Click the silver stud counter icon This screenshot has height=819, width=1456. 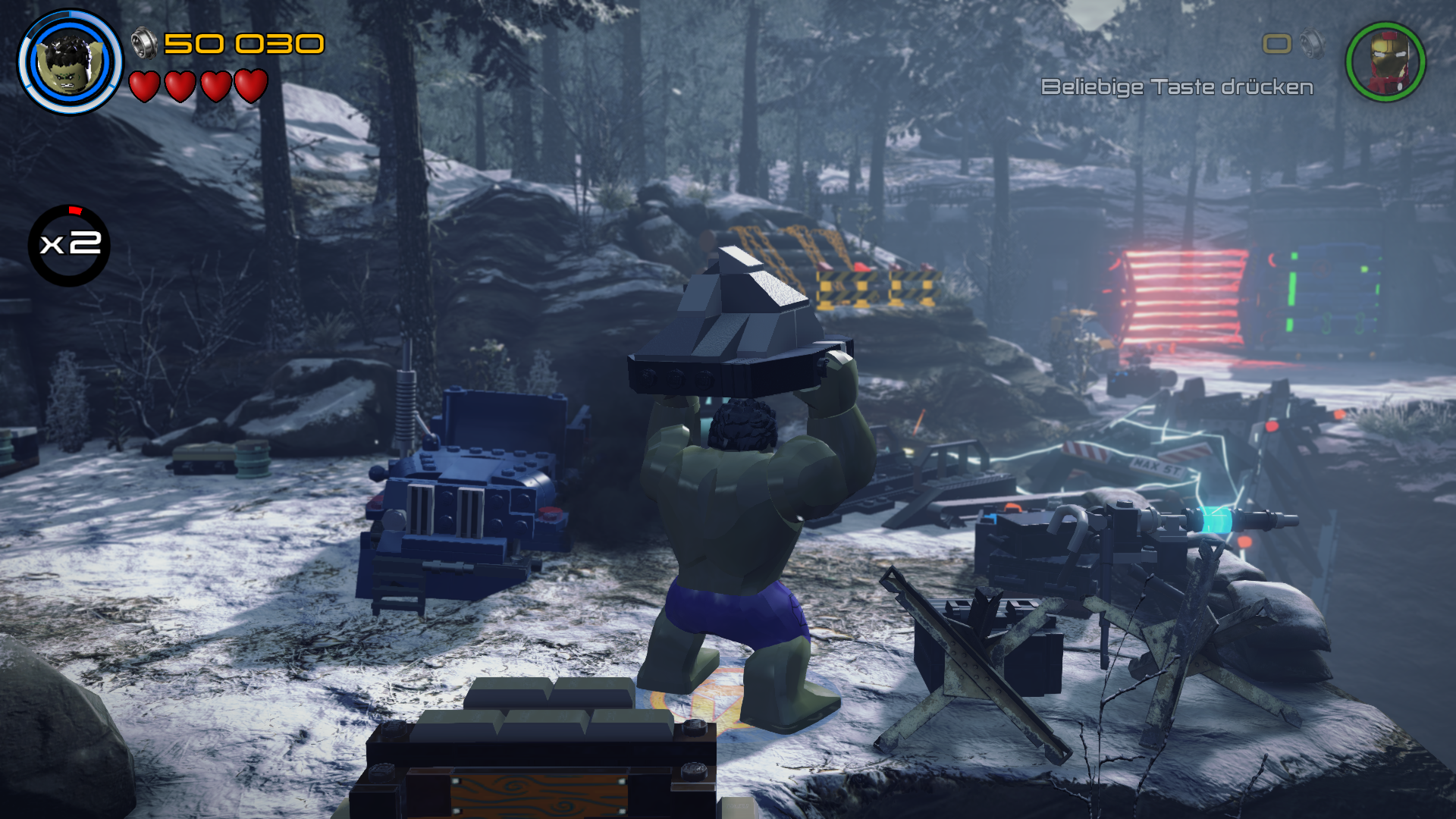(146, 44)
